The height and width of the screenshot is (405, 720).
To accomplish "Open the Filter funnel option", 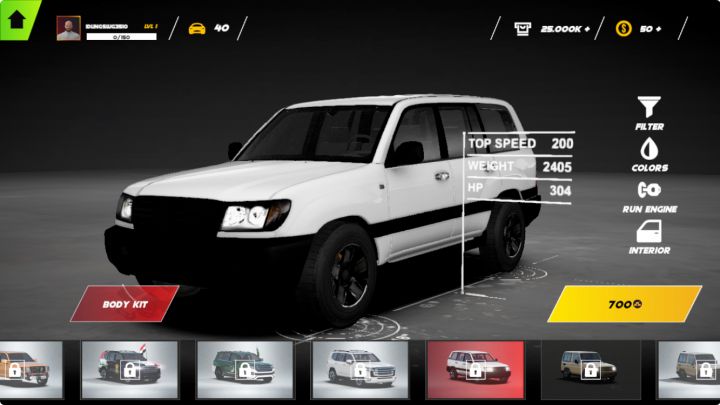I will (649, 112).
